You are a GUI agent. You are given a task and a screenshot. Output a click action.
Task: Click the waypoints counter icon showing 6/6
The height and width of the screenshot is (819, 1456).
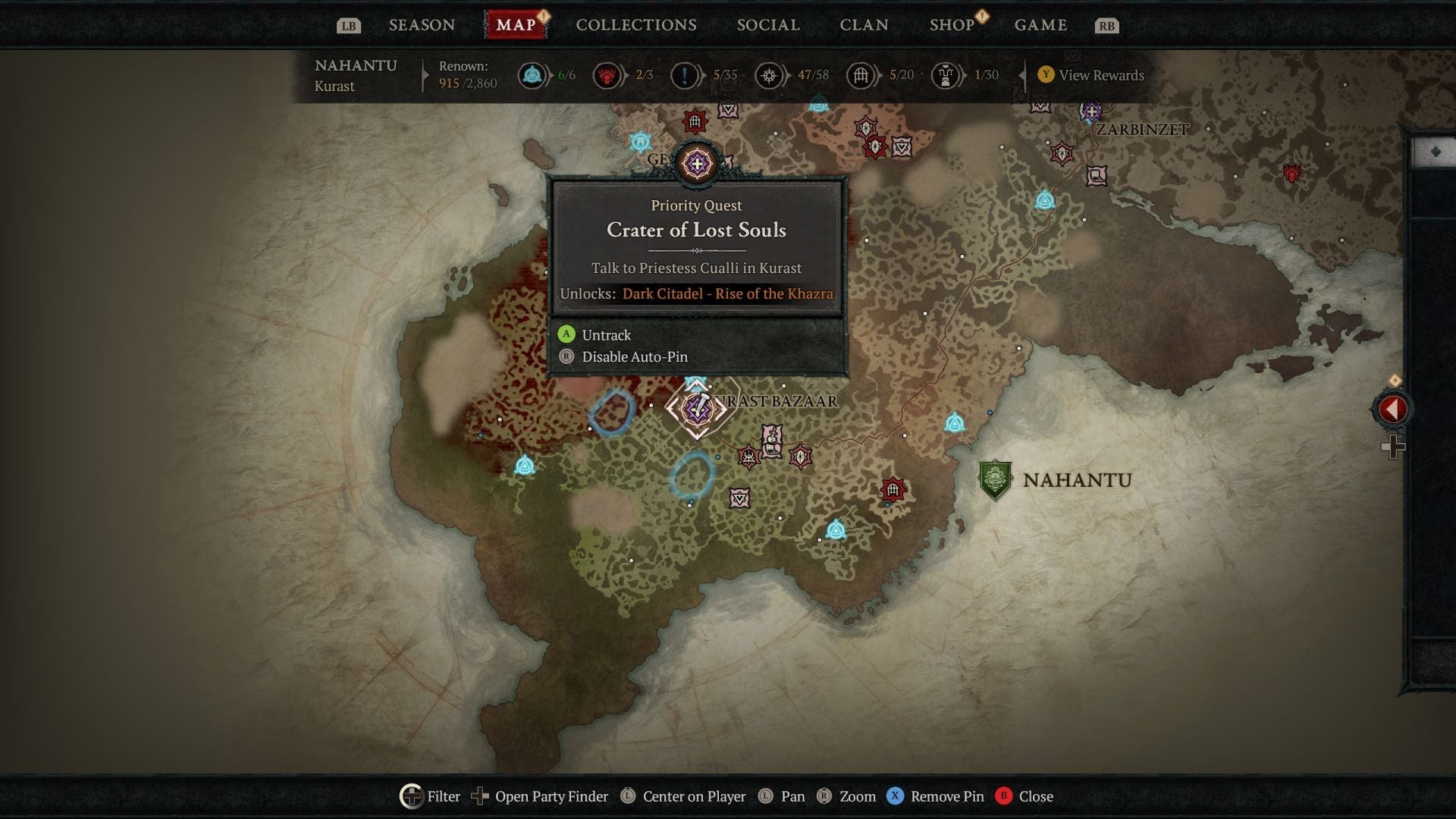pyautogui.click(x=532, y=75)
